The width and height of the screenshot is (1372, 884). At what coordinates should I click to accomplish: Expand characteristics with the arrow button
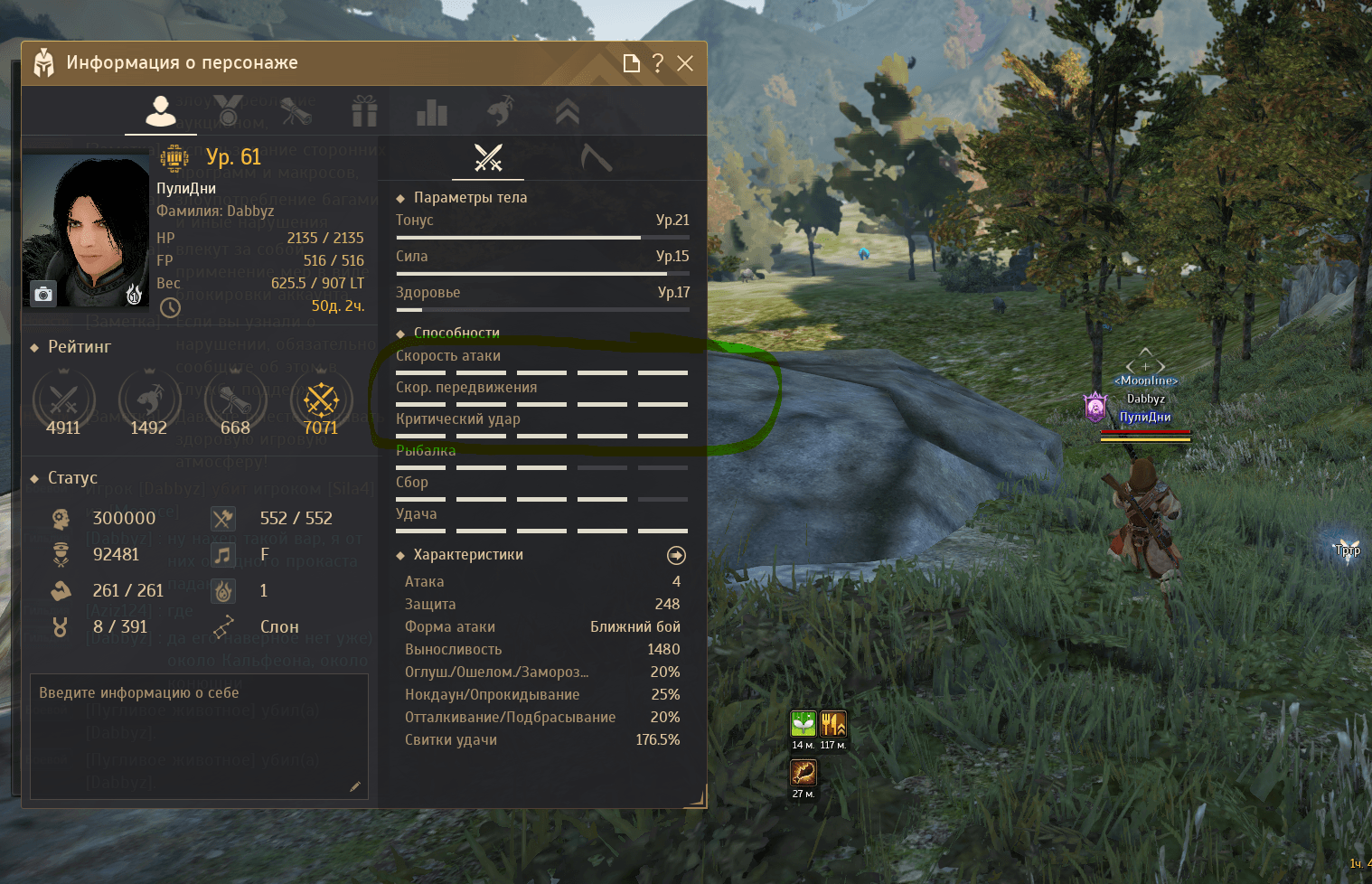(x=676, y=555)
